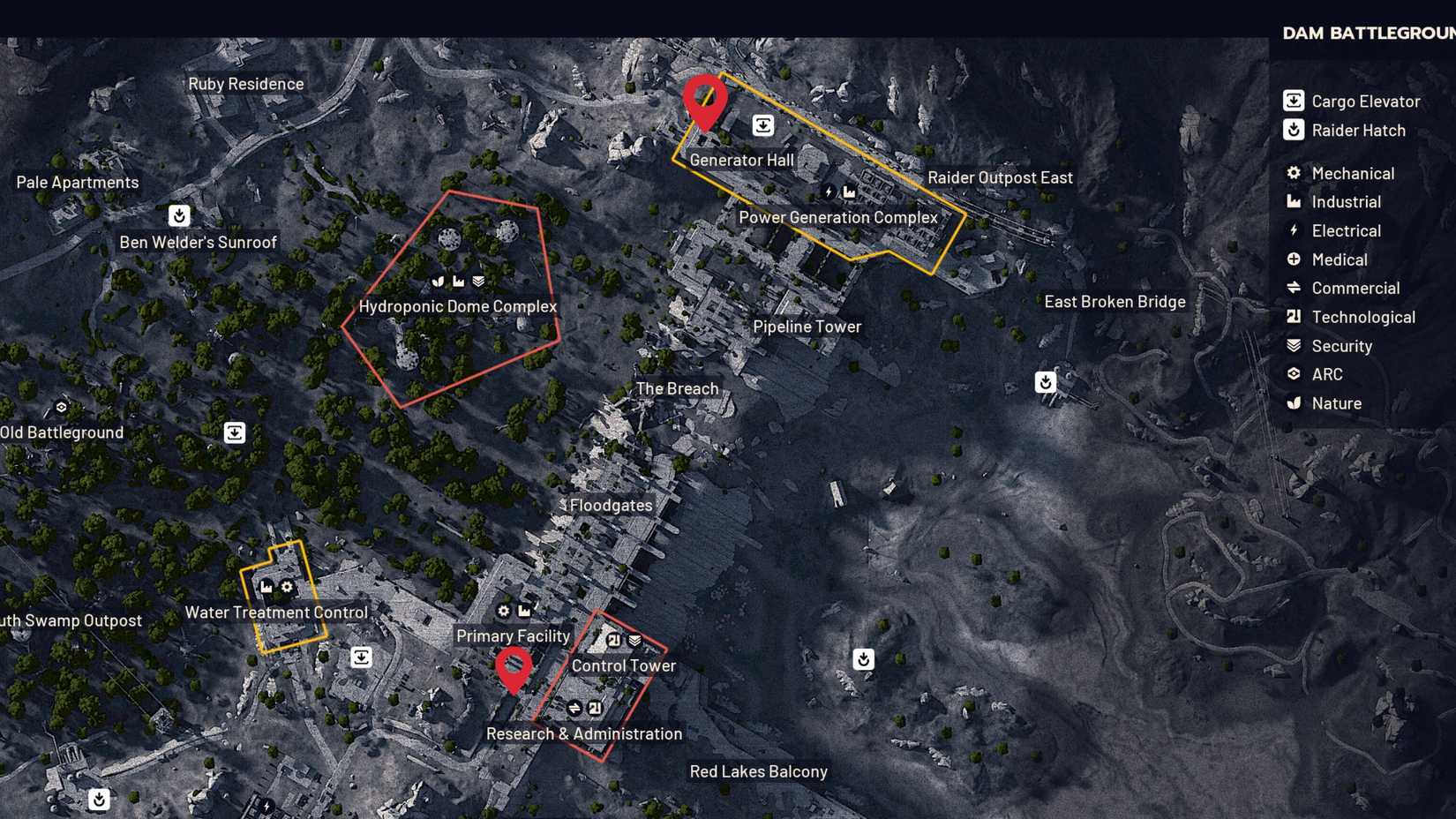
Task: Click lightning icon in Power Generation Complex
Action: pyautogui.click(x=827, y=192)
